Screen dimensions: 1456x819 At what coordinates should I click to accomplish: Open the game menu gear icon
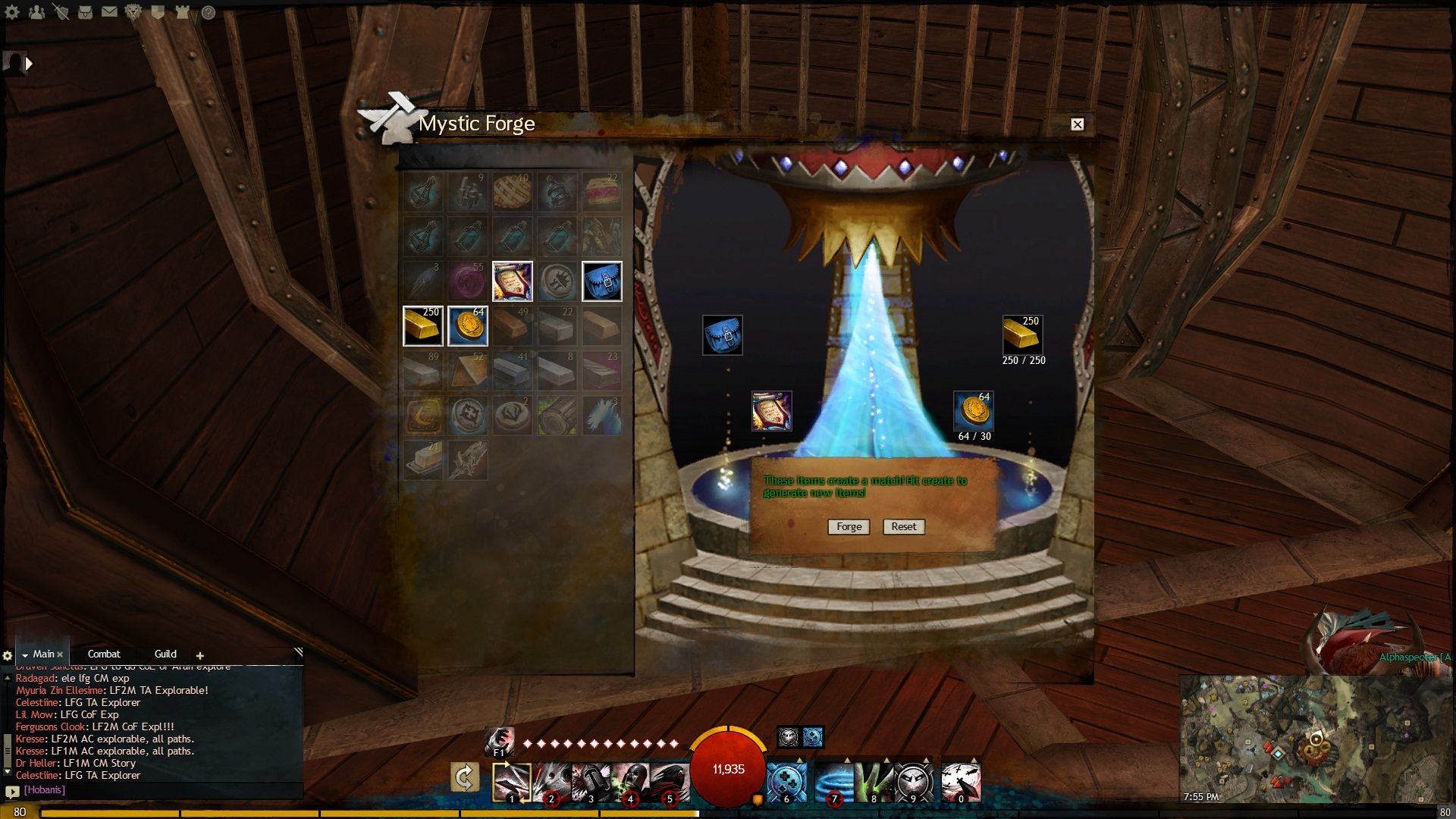pos(12,12)
